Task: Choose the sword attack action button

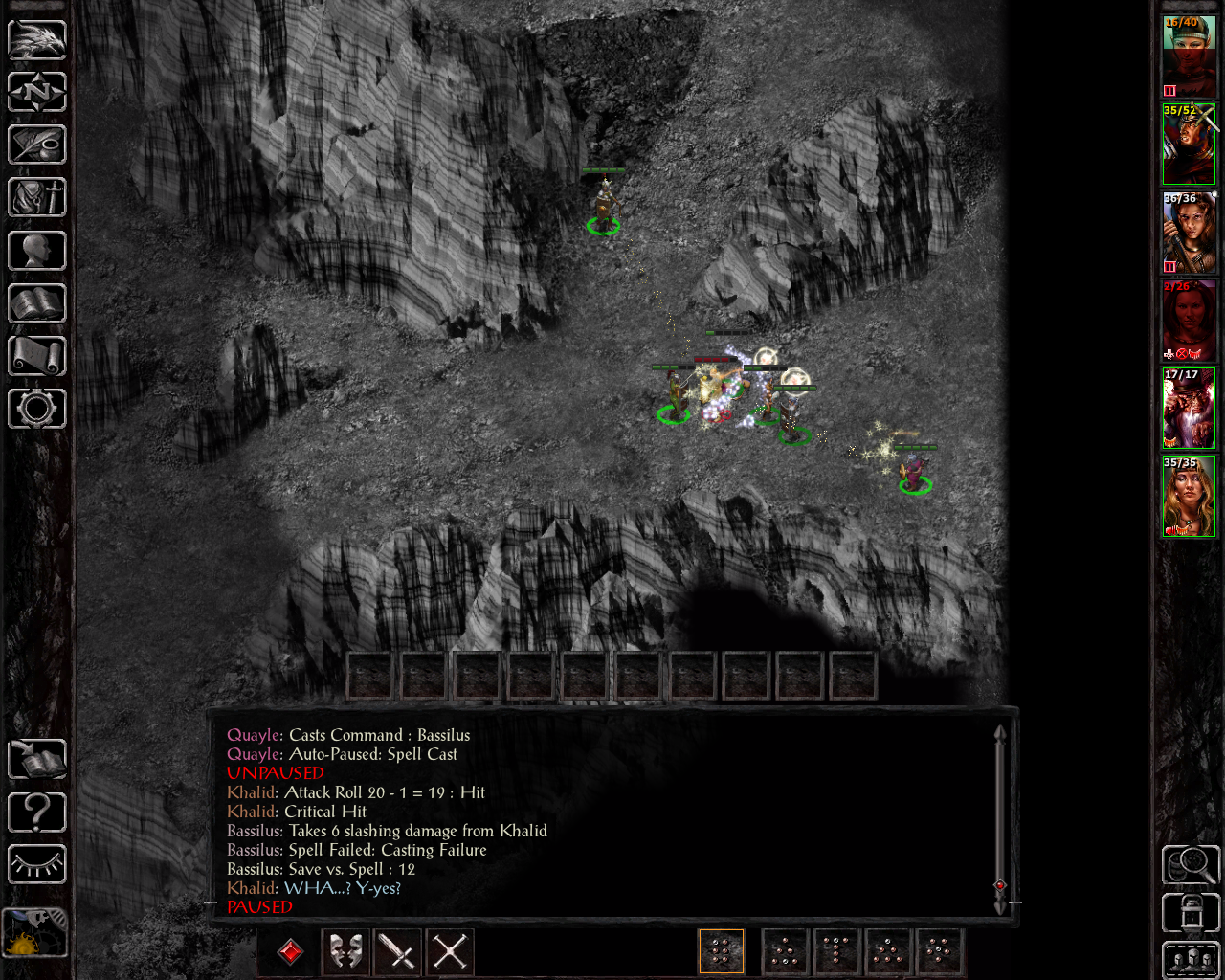Action: click(x=397, y=951)
